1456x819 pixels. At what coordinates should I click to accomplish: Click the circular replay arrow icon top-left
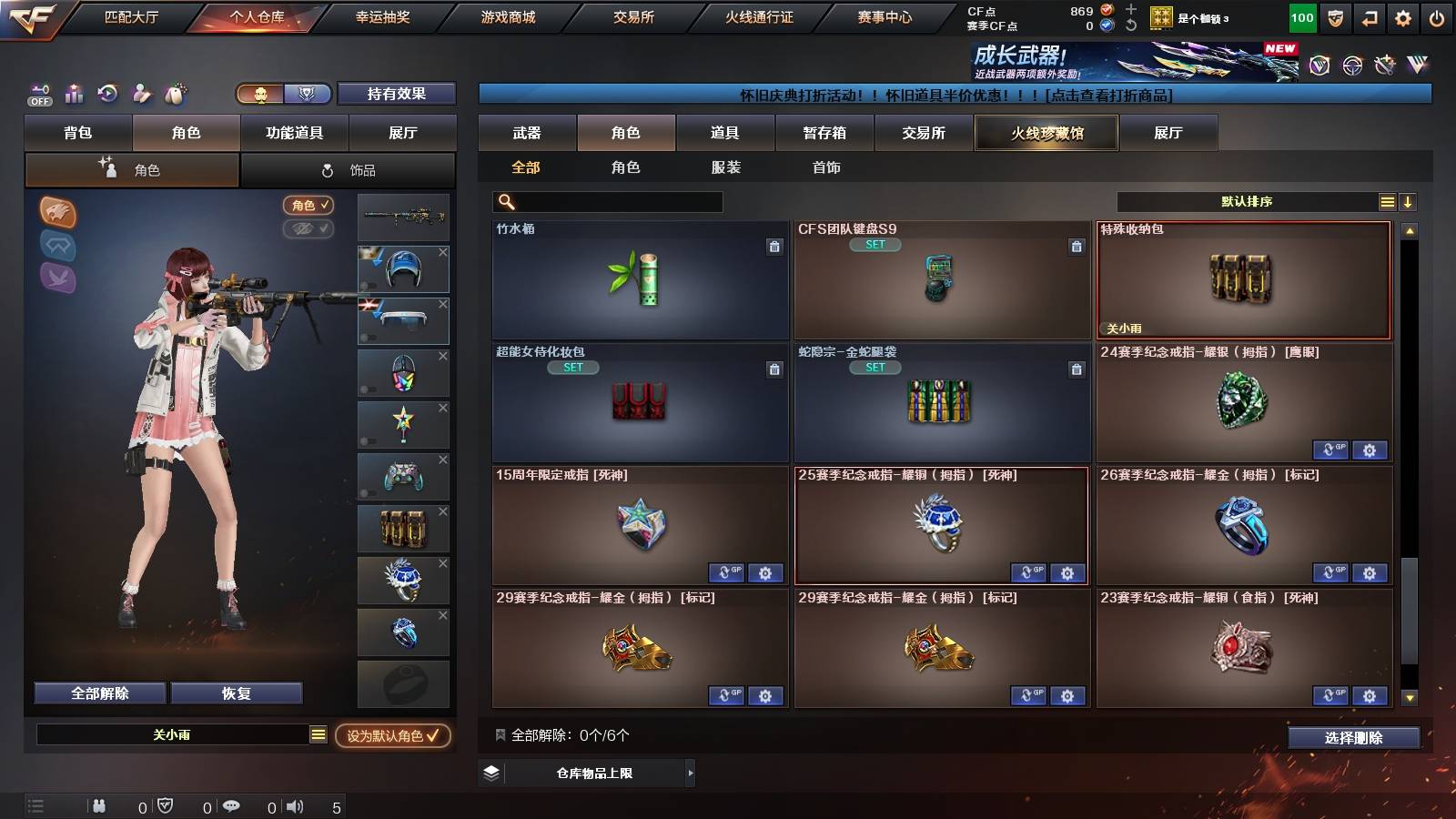point(107,94)
